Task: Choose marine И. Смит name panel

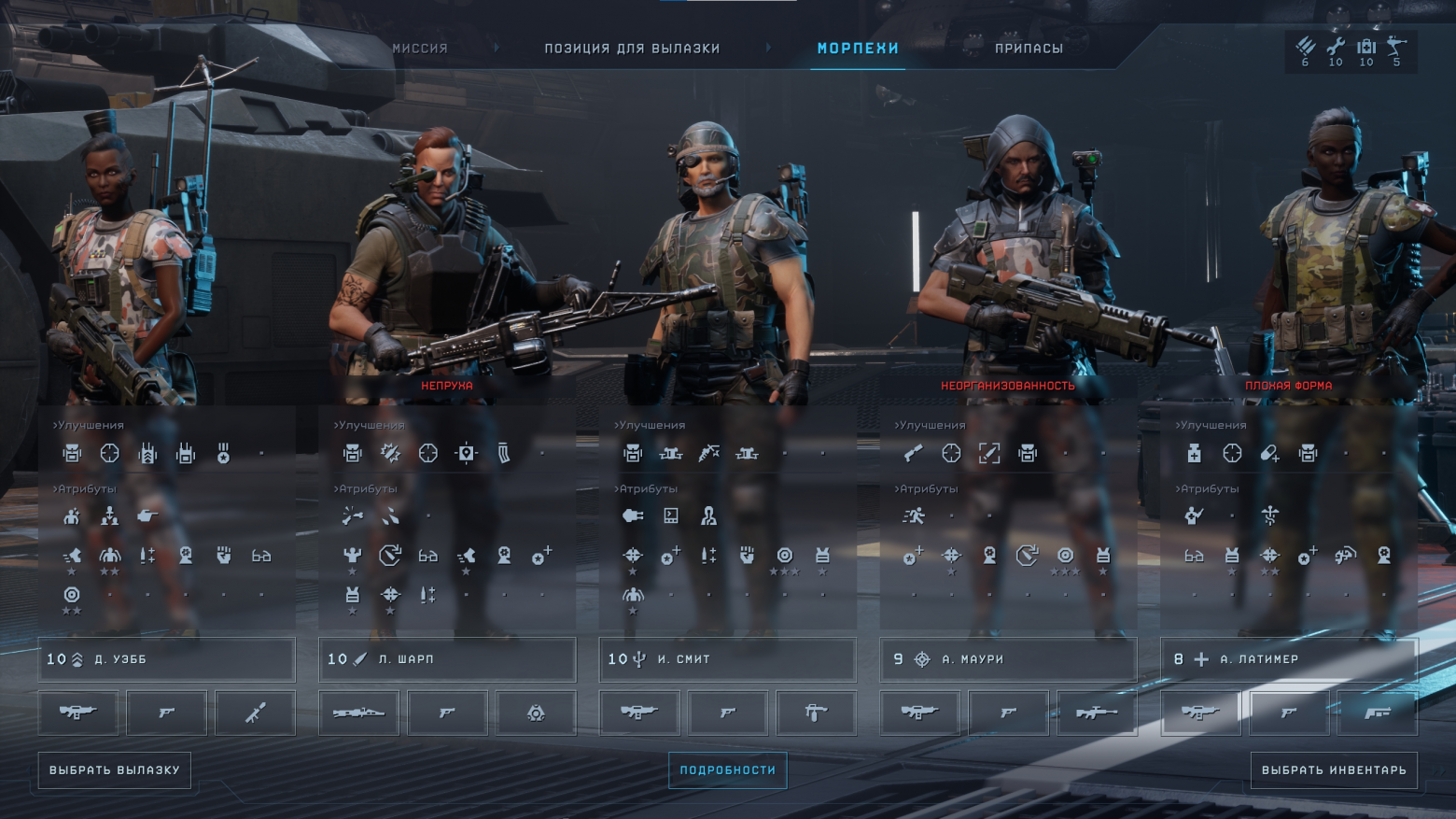Action: point(727,659)
